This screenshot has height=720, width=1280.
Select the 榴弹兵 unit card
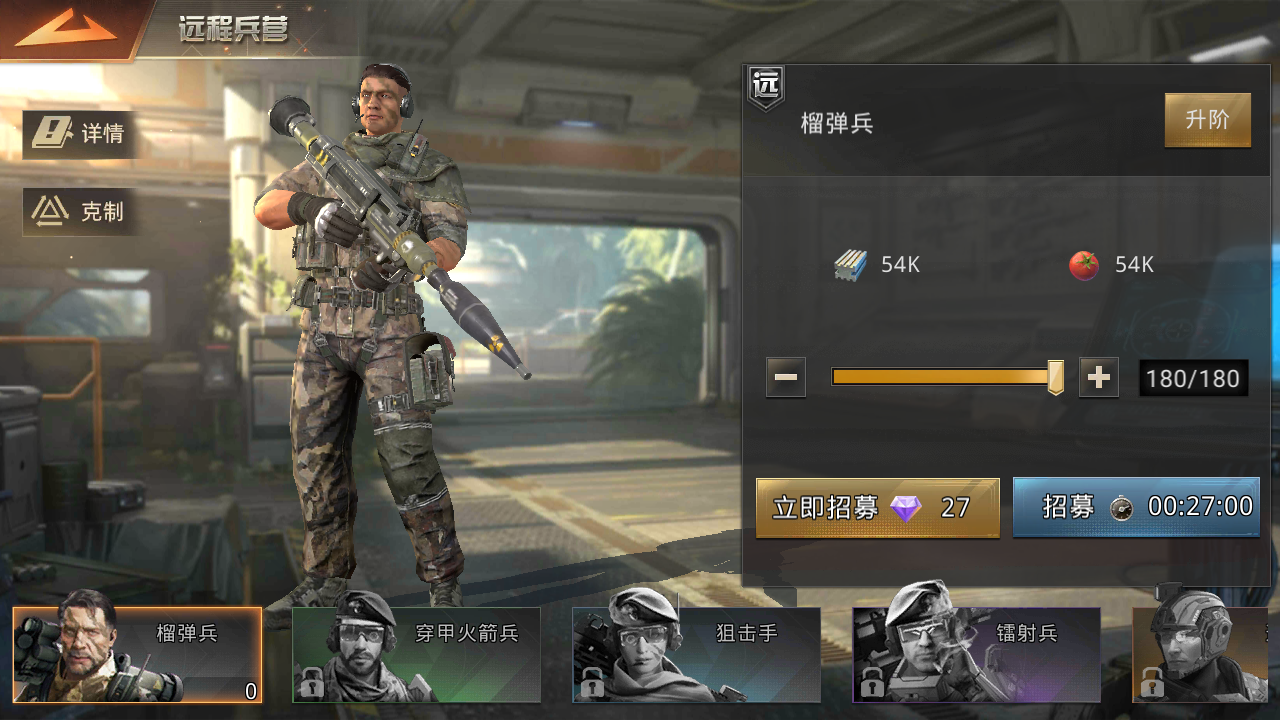pyautogui.click(x=138, y=654)
